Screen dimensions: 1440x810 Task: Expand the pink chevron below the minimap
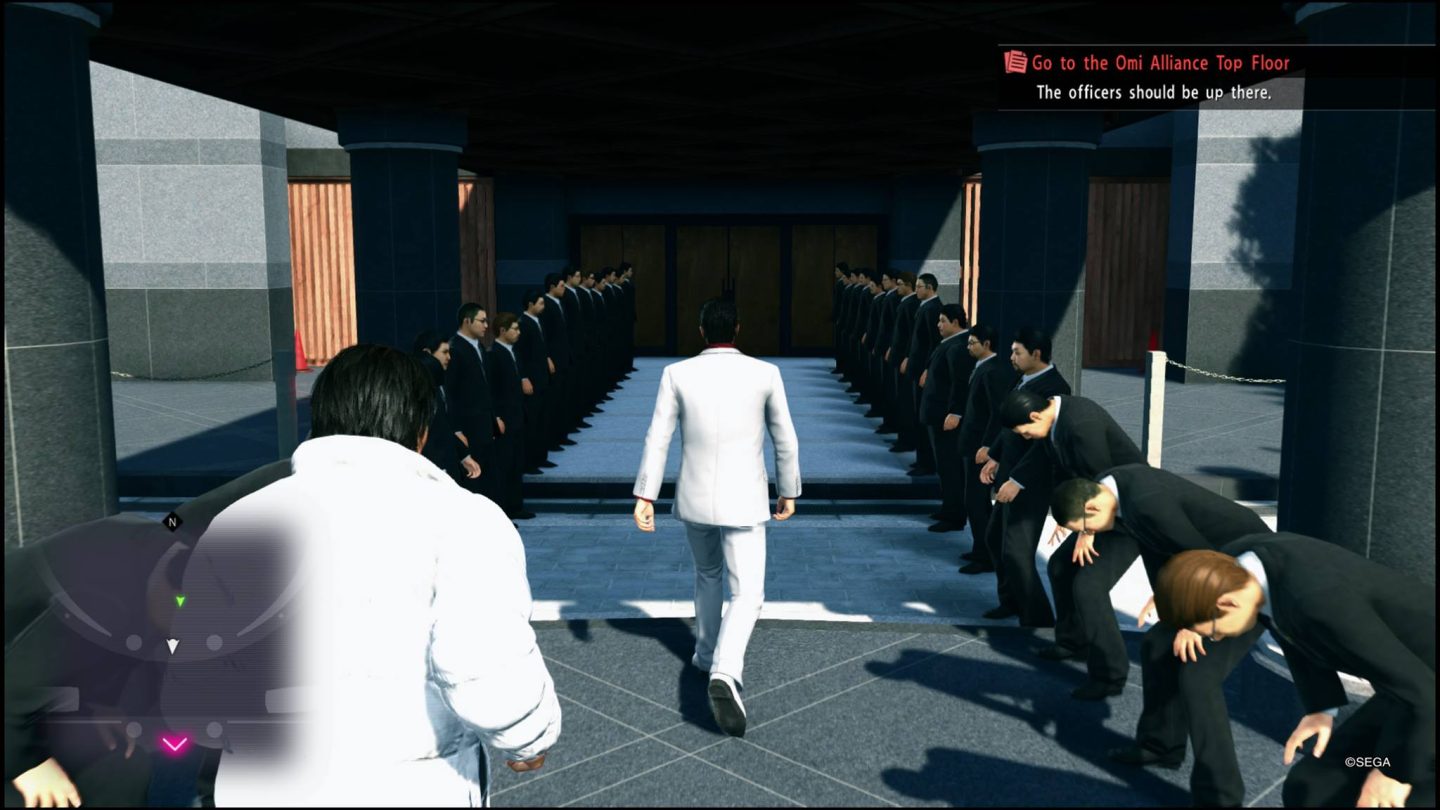(175, 743)
